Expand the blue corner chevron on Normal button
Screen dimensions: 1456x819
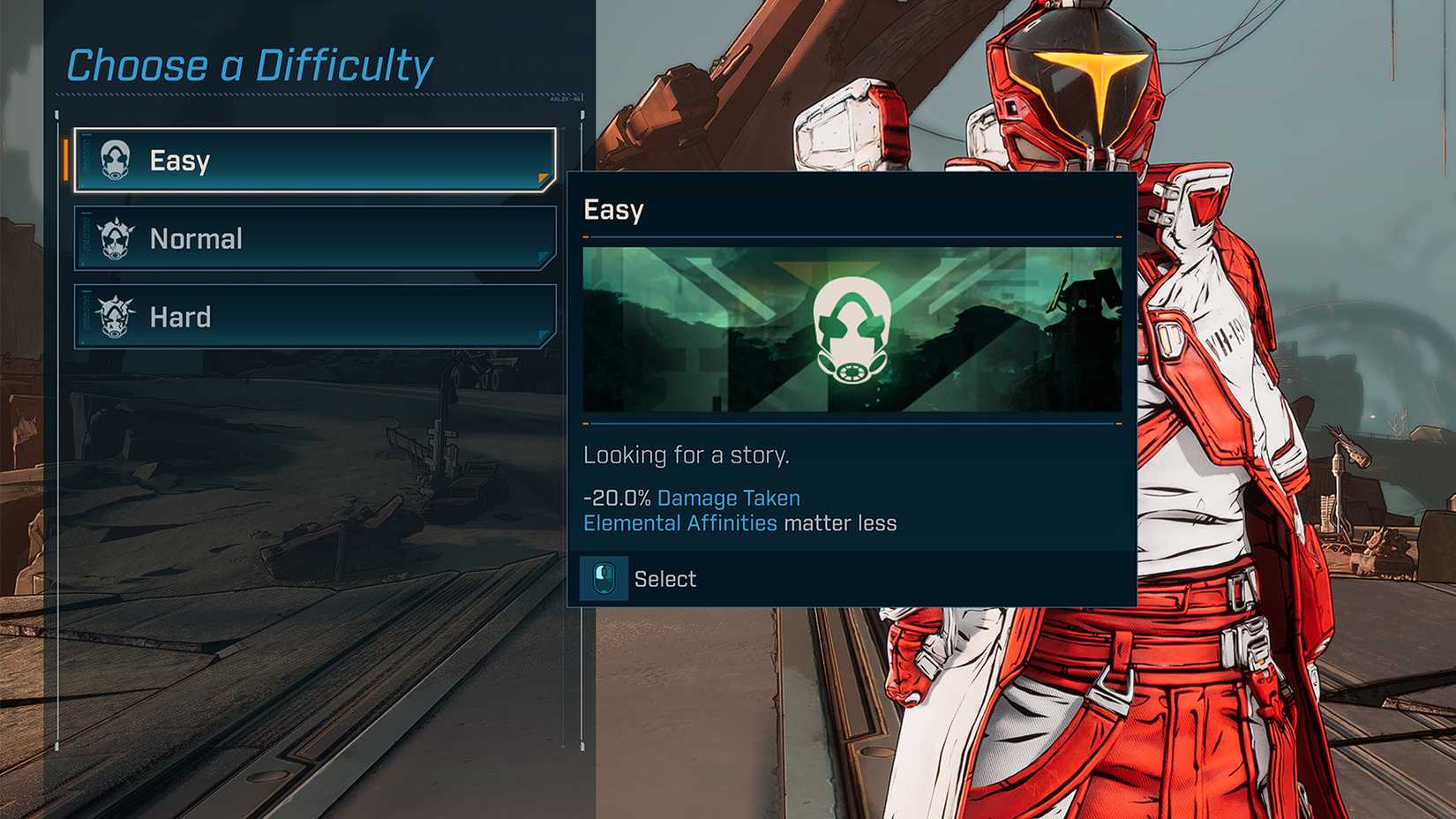(541, 254)
